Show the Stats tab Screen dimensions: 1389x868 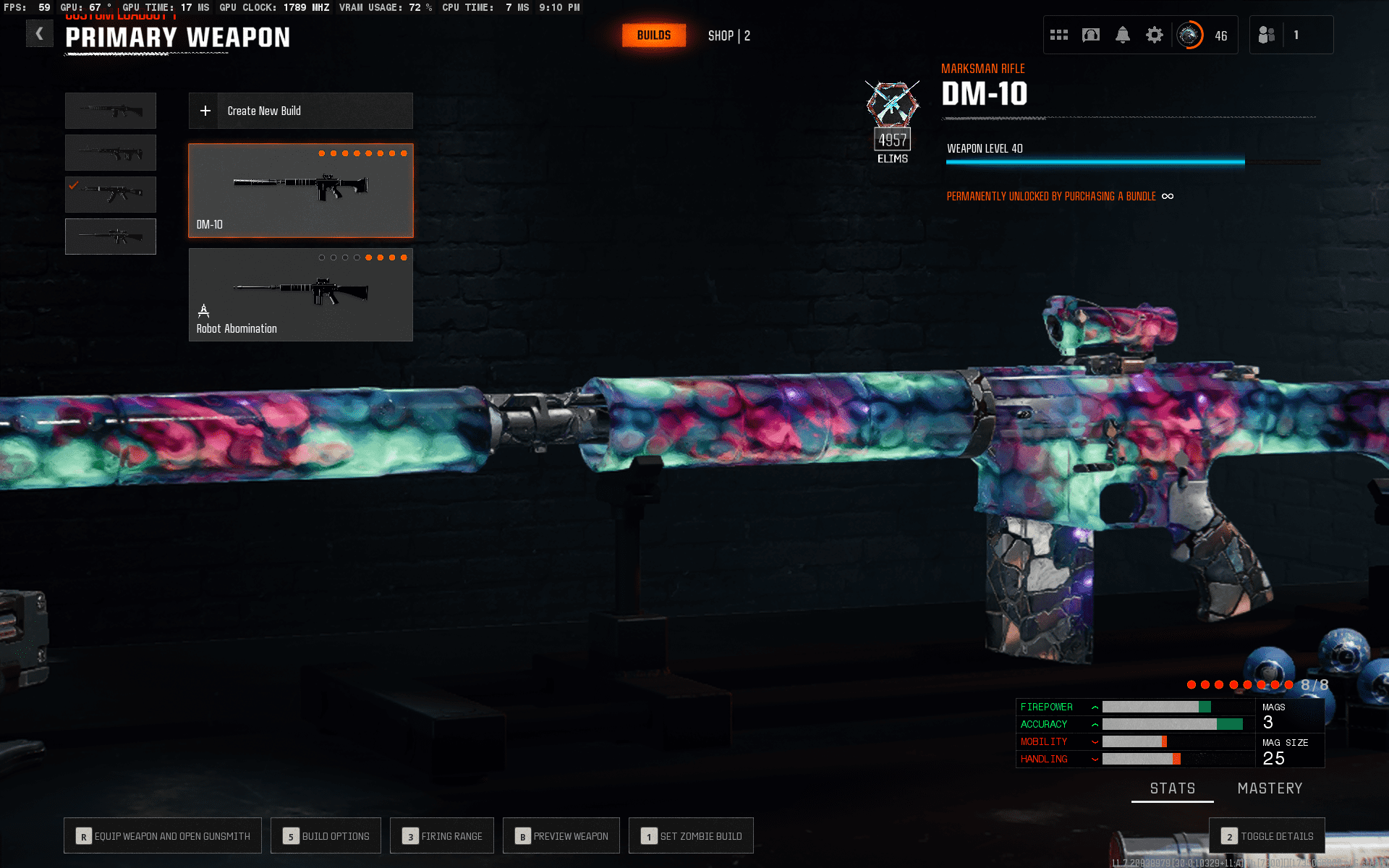point(1173,788)
